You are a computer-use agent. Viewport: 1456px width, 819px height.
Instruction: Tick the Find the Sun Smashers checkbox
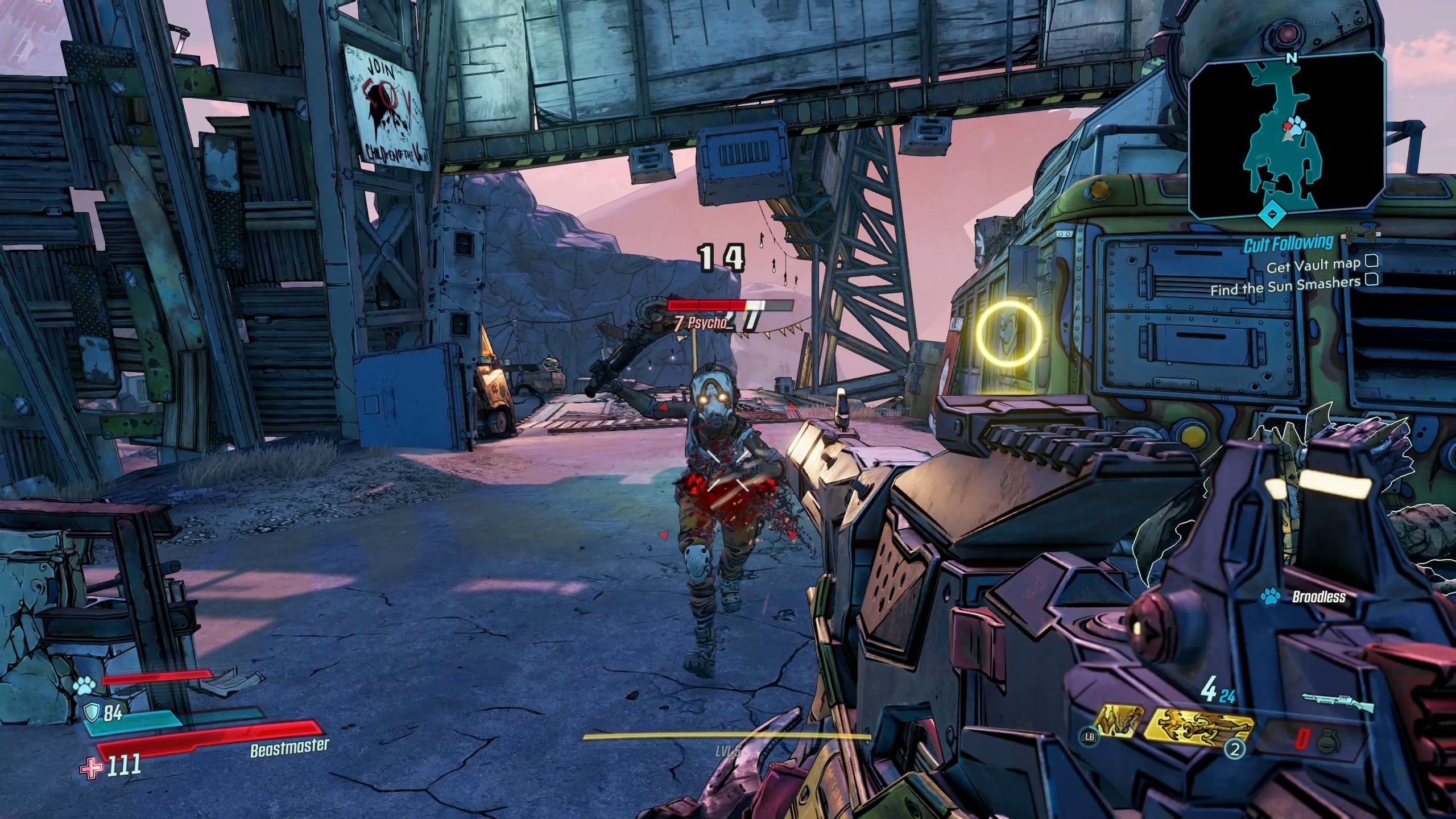pos(1371,279)
